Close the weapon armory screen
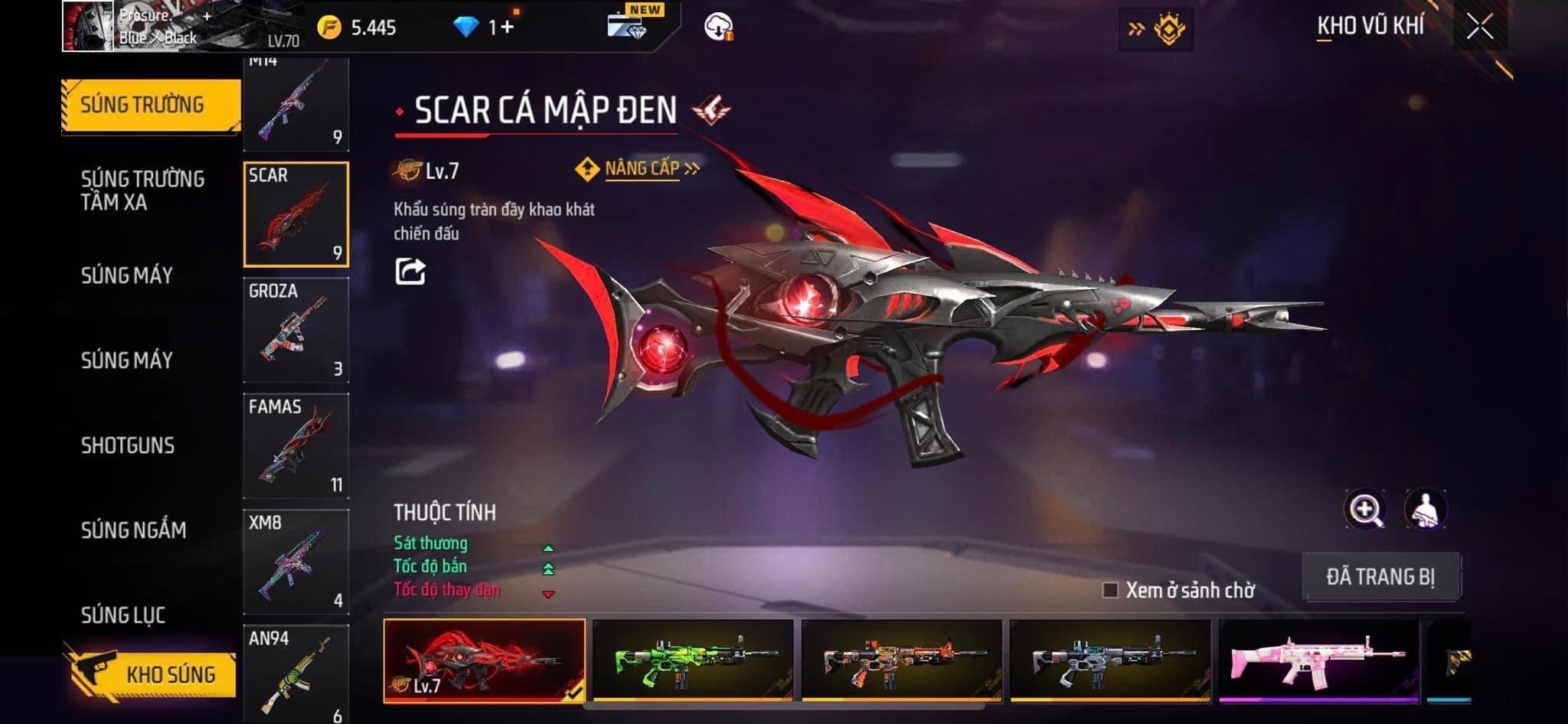This screenshot has width=1568, height=724. [1480, 28]
